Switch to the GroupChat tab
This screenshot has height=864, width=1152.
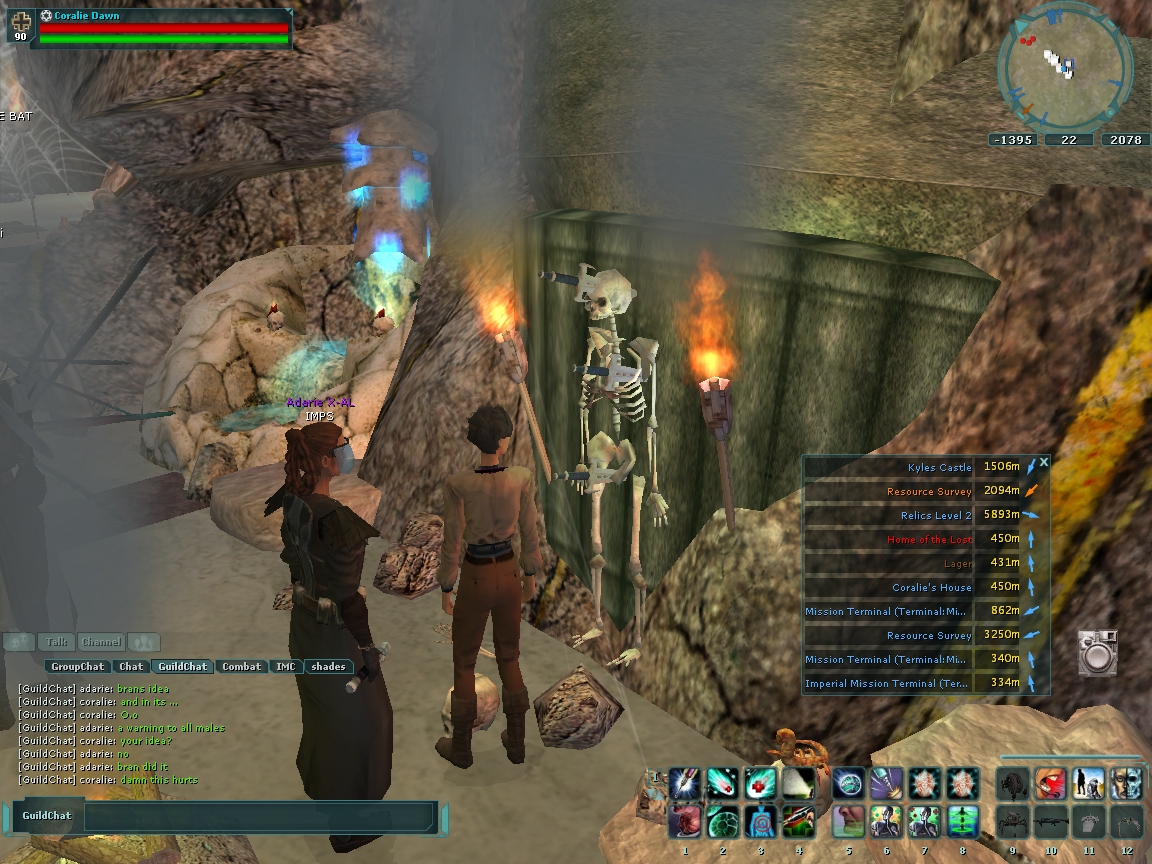click(78, 666)
